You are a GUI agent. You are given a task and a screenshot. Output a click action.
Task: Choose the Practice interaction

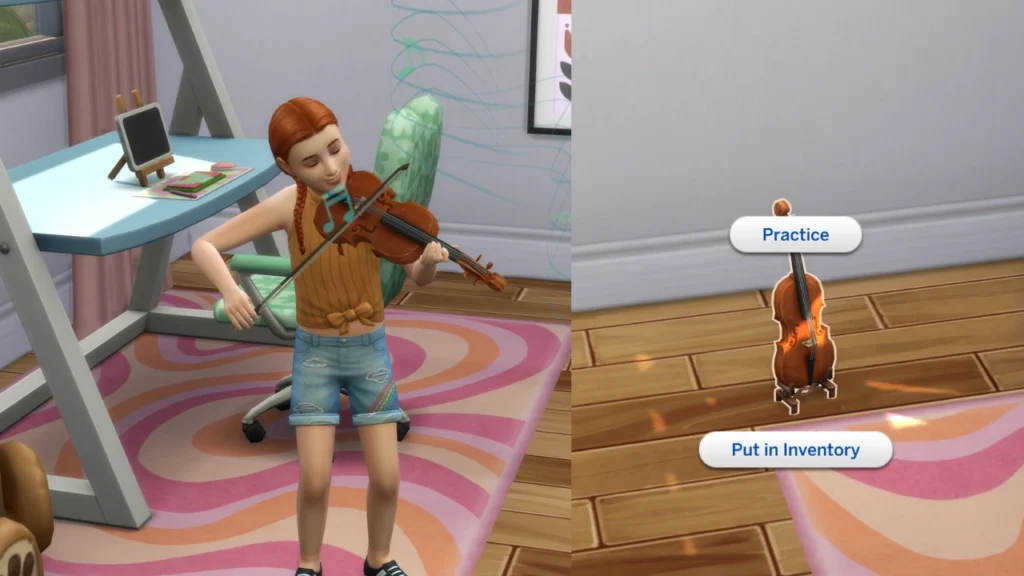(x=795, y=235)
